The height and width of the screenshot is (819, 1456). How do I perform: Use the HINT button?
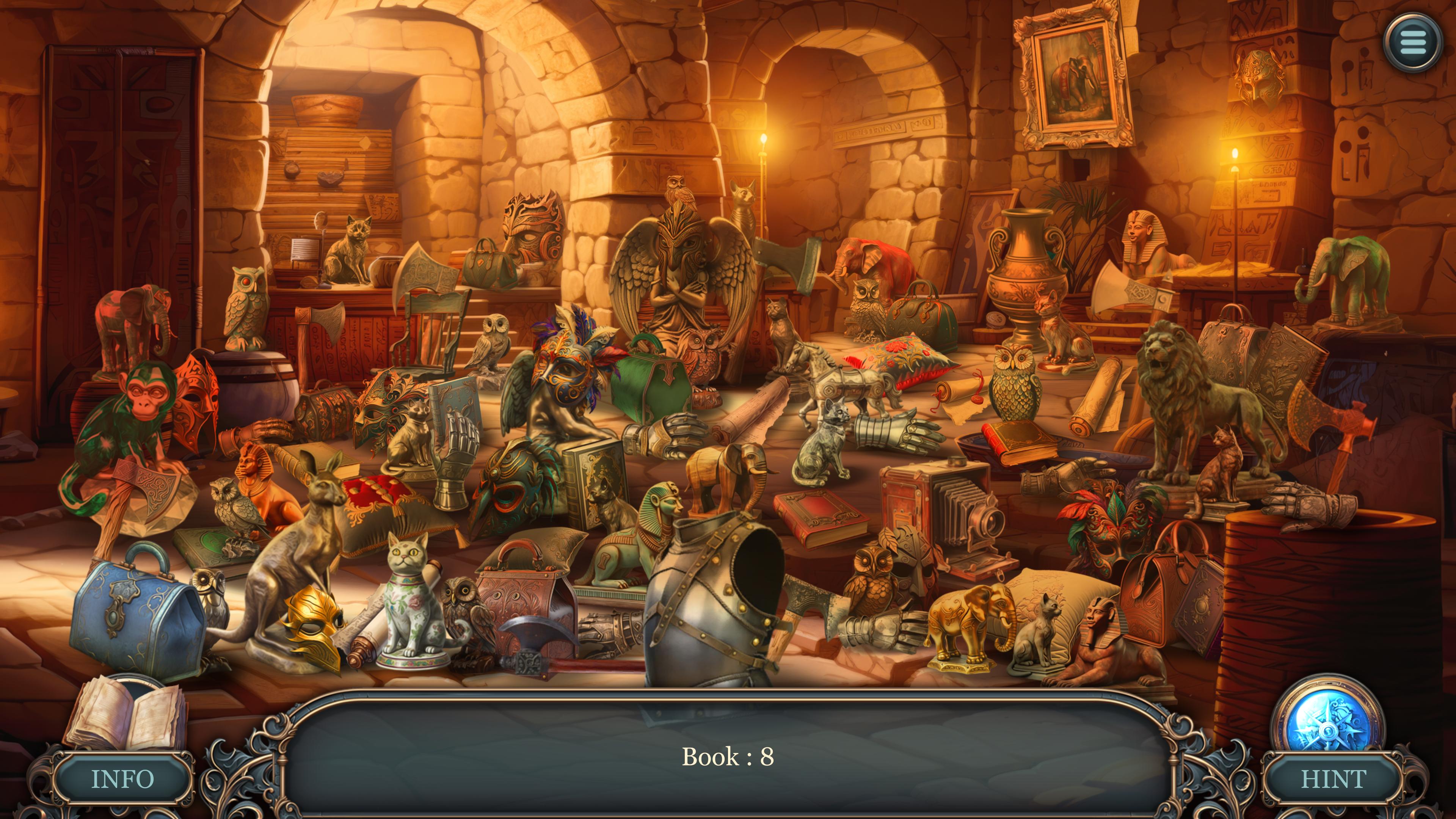pyautogui.click(x=1334, y=780)
